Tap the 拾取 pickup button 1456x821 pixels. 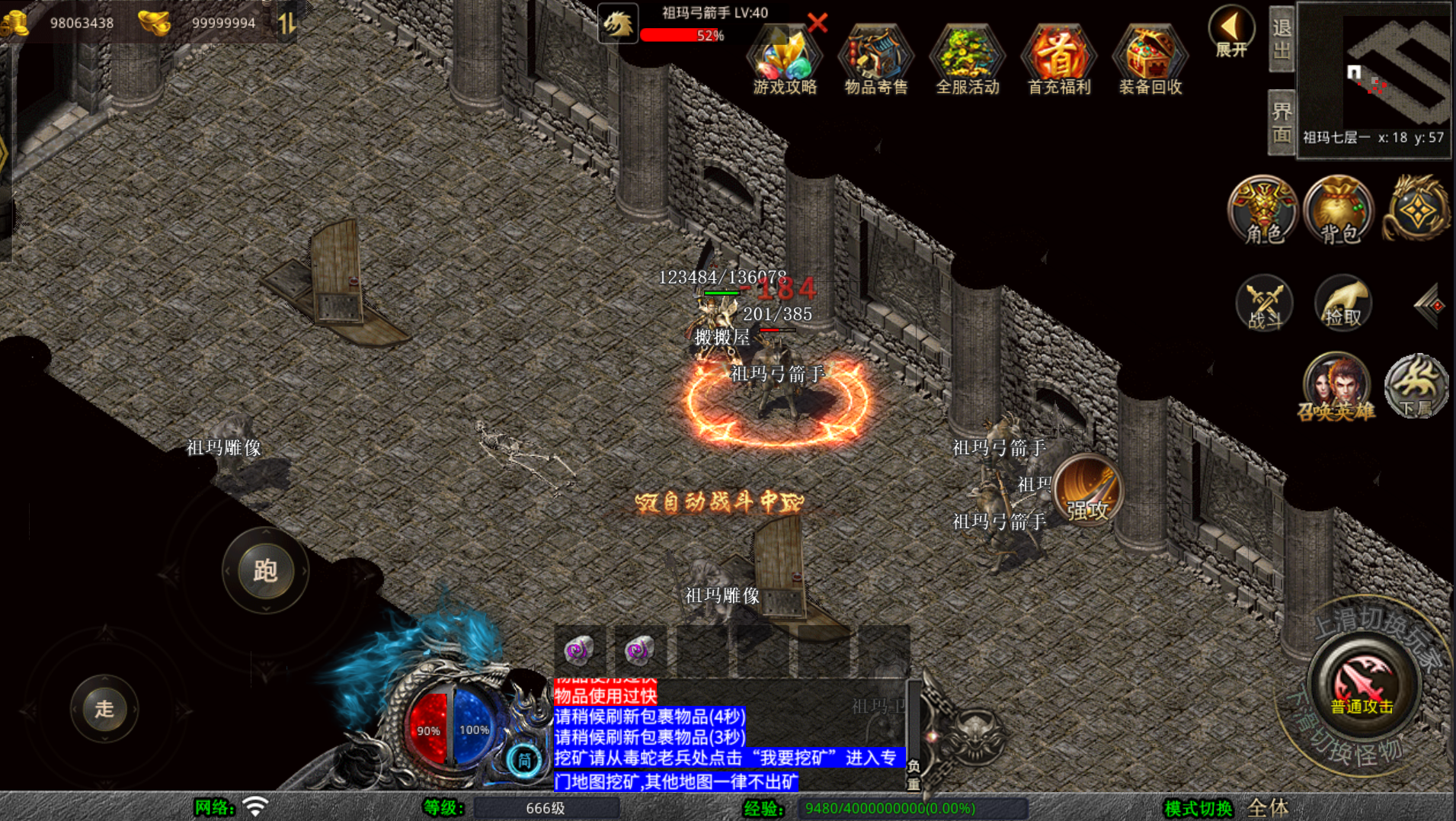[1342, 303]
